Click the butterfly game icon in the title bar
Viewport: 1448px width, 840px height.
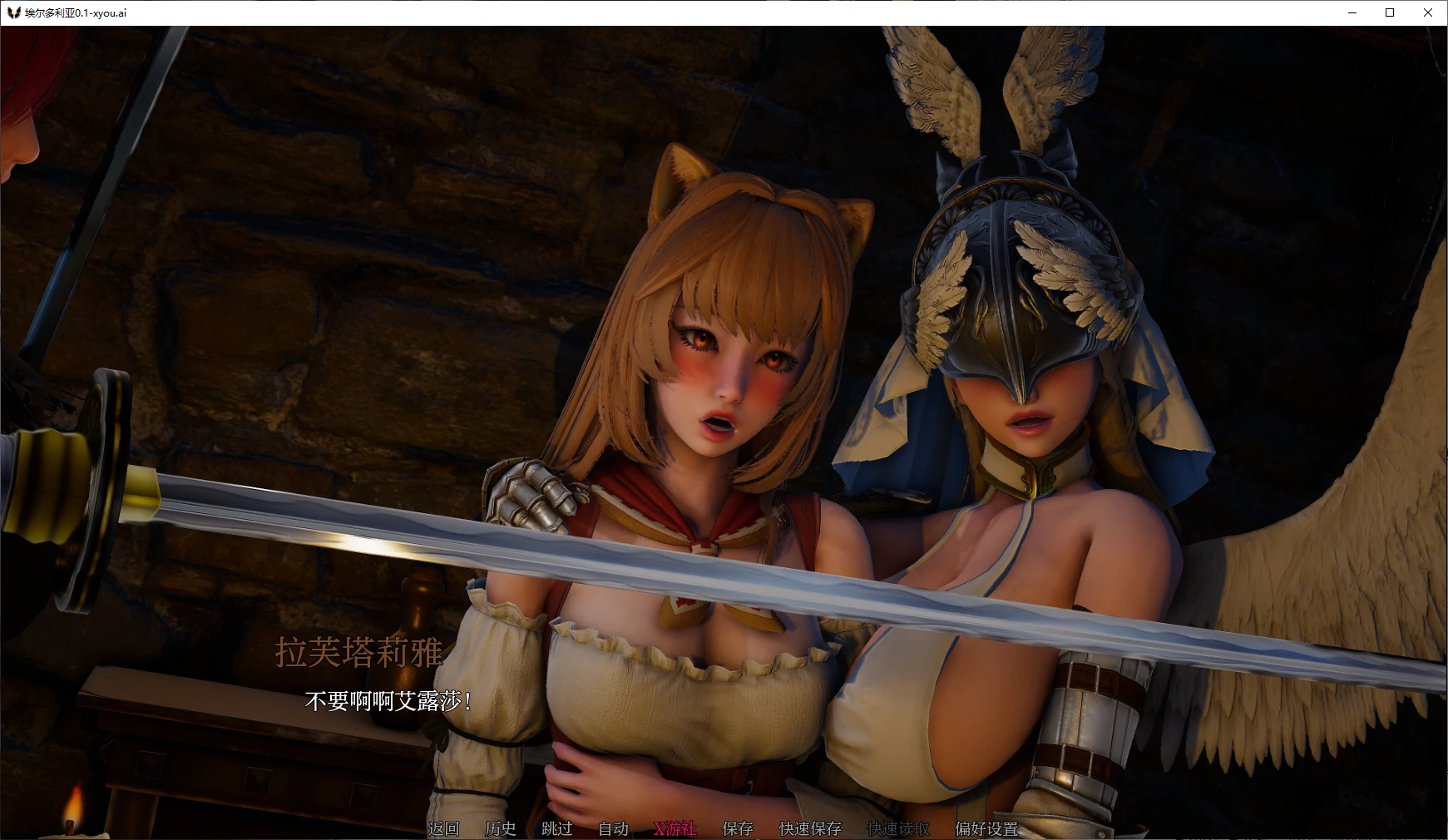point(12,12)
